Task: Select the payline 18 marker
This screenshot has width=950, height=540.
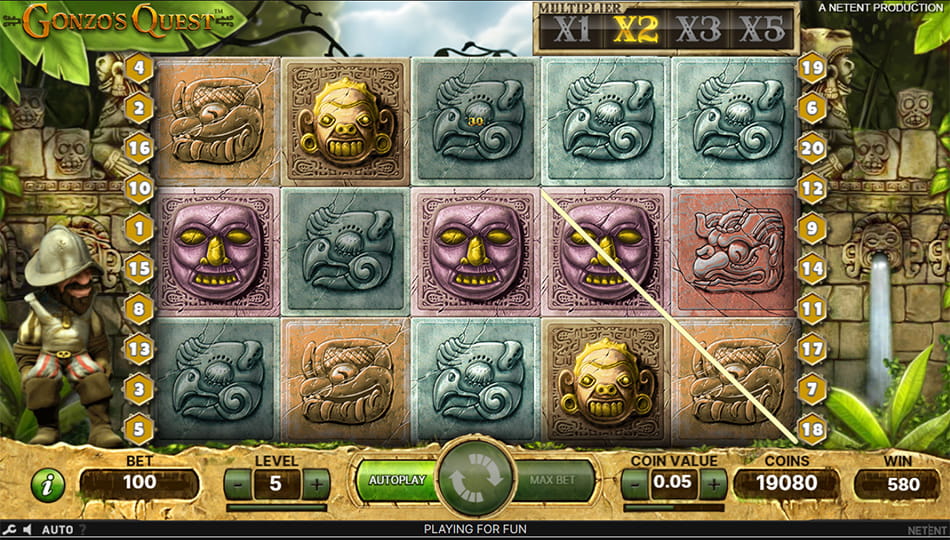Action: click(x=811, y=428)
